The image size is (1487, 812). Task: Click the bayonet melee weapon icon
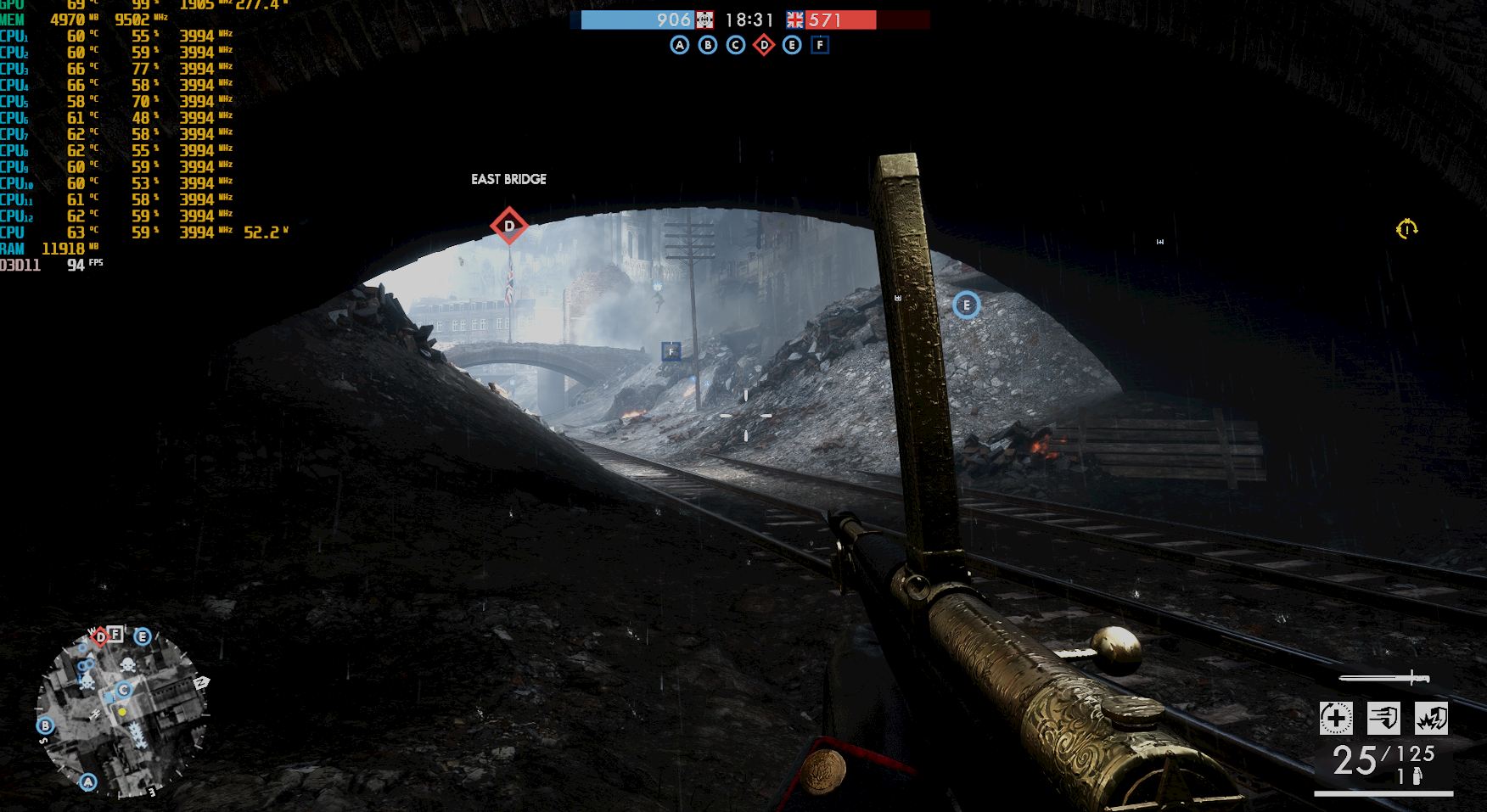click(x=1384, y=678)
